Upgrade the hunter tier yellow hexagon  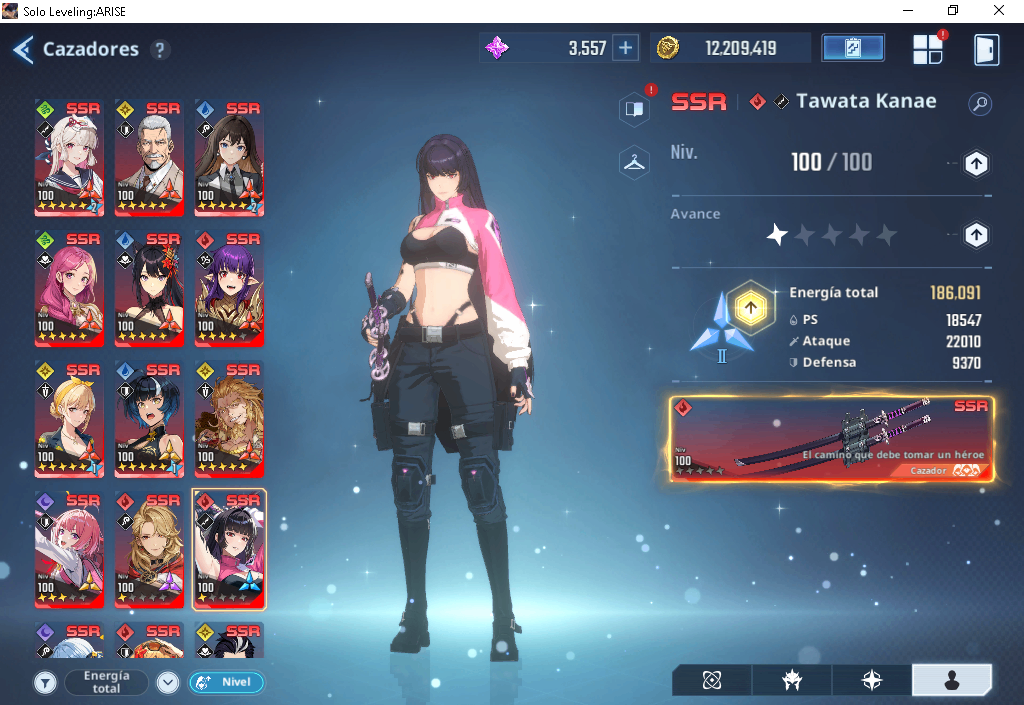(x=747, y=308)
